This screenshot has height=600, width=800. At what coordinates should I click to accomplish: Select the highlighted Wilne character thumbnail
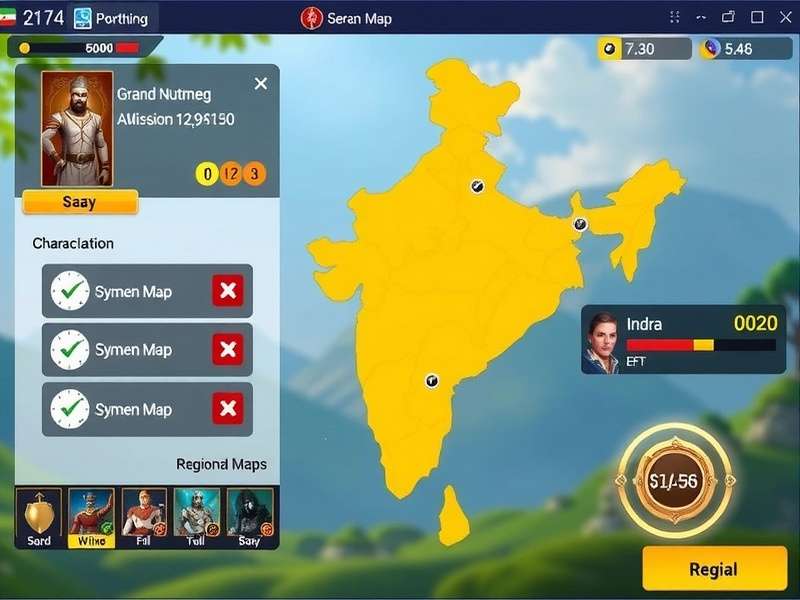[x=91, y=517]
